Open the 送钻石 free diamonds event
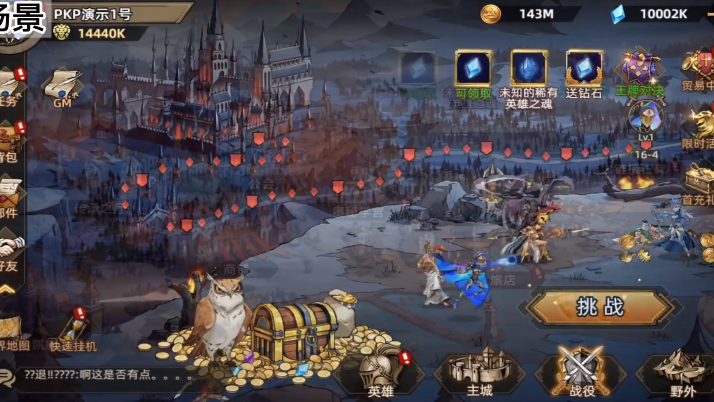The image size is (714, 402). 584,72
